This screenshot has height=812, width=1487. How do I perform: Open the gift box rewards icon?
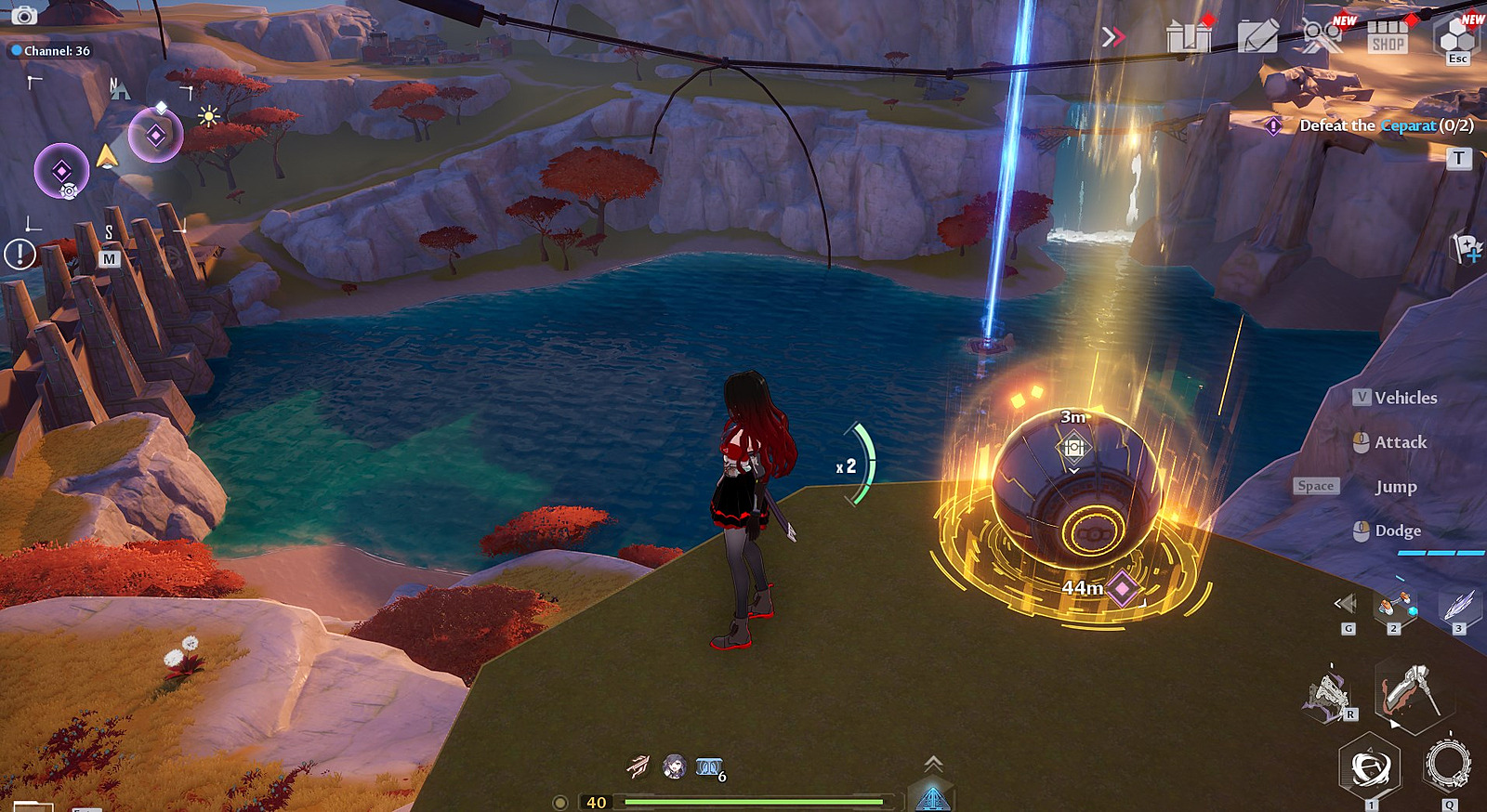[1189, 36]
